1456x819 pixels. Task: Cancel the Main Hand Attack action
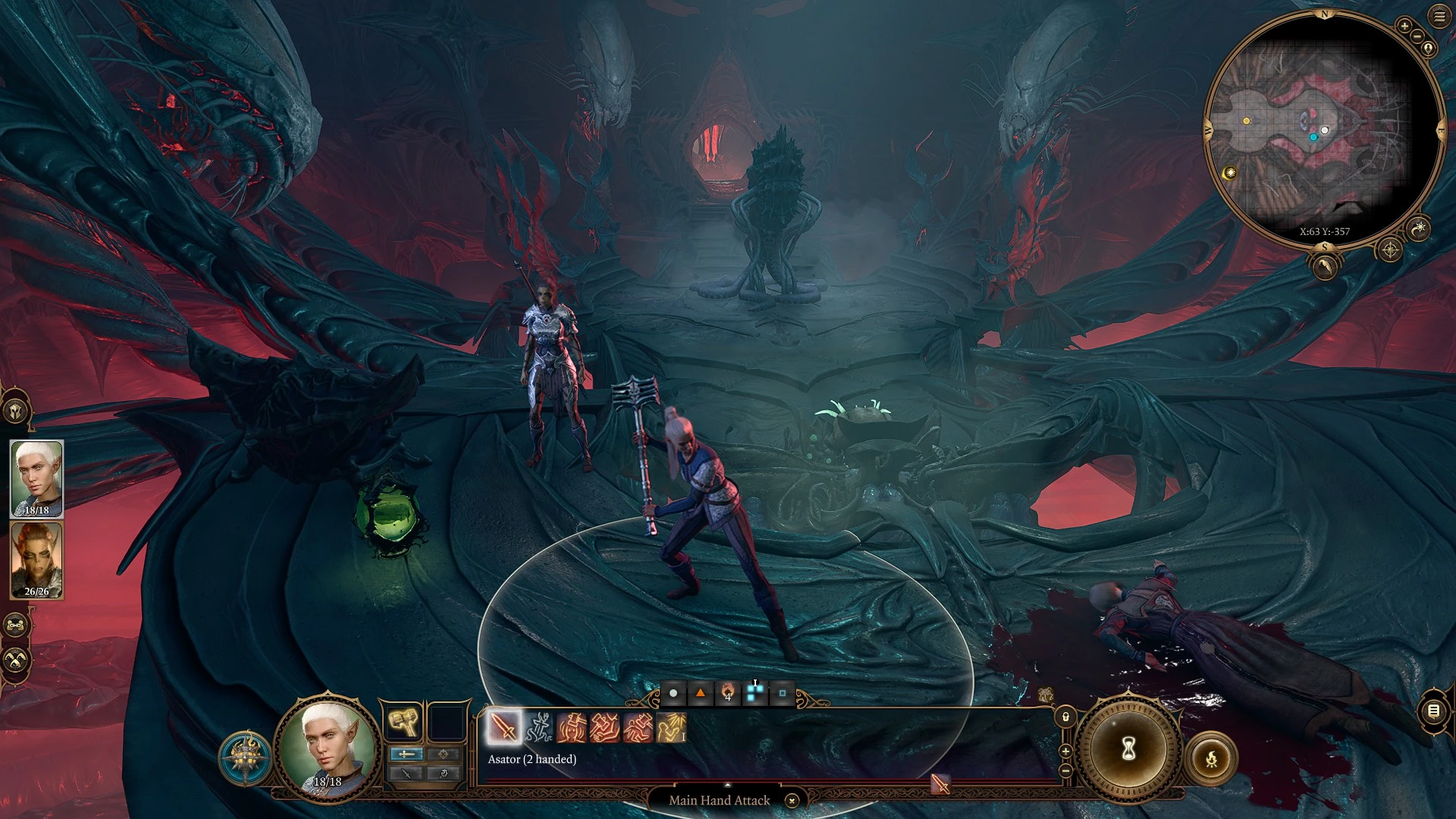(792, 801)
